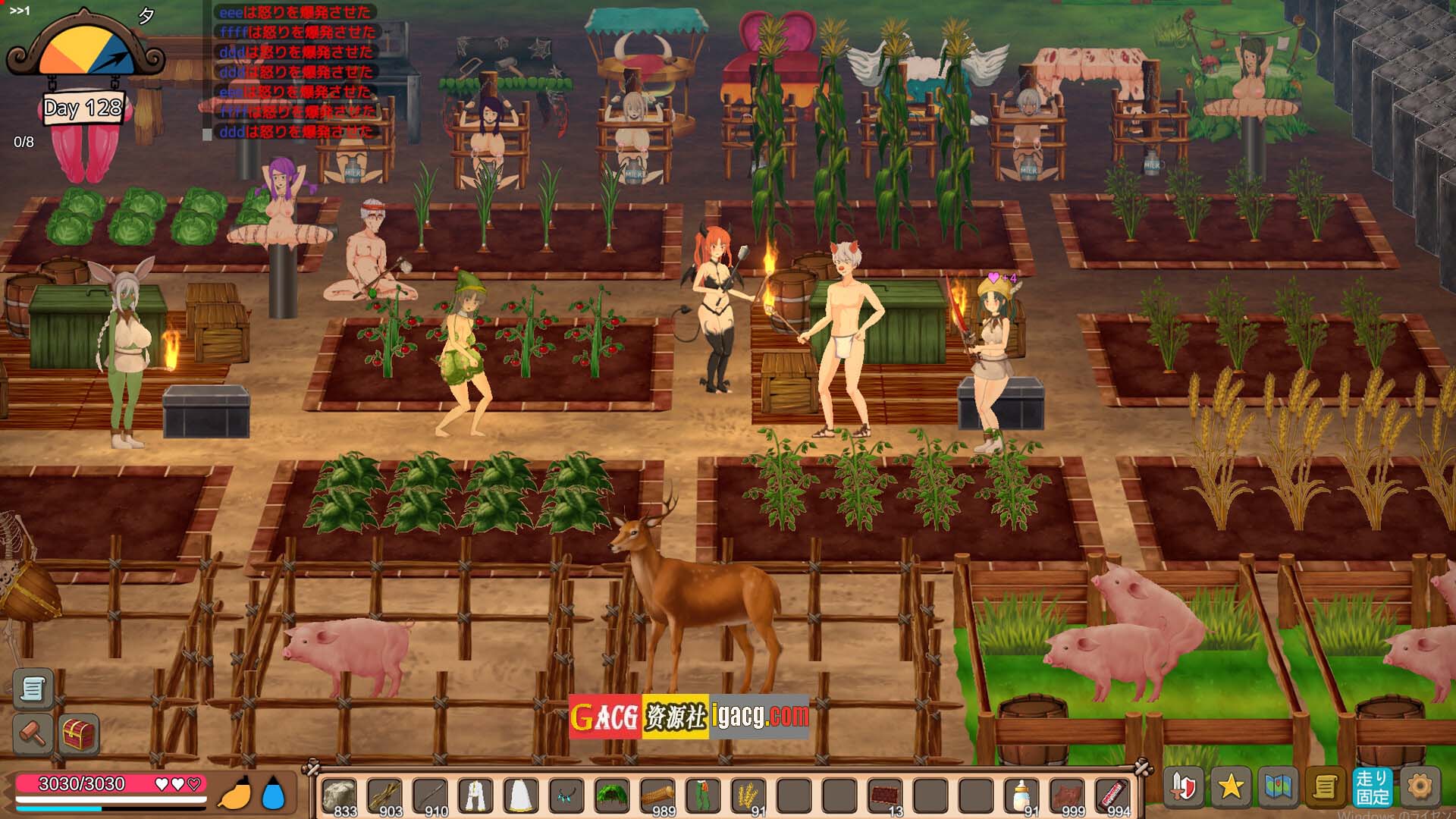
Task: Open the pale scroll quest list
Action: tap(33, 688)
